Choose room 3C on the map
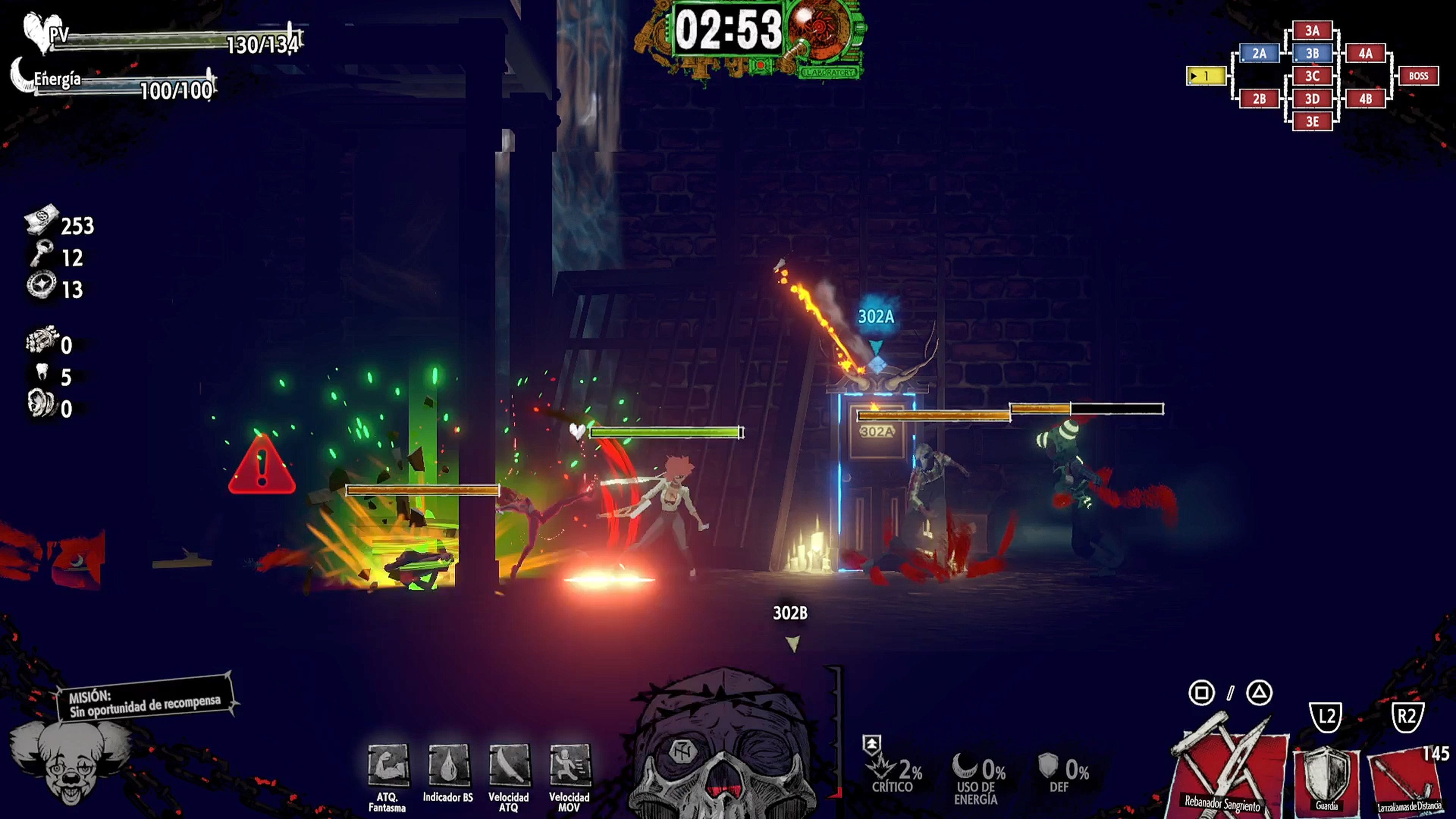 (1312, 76)
